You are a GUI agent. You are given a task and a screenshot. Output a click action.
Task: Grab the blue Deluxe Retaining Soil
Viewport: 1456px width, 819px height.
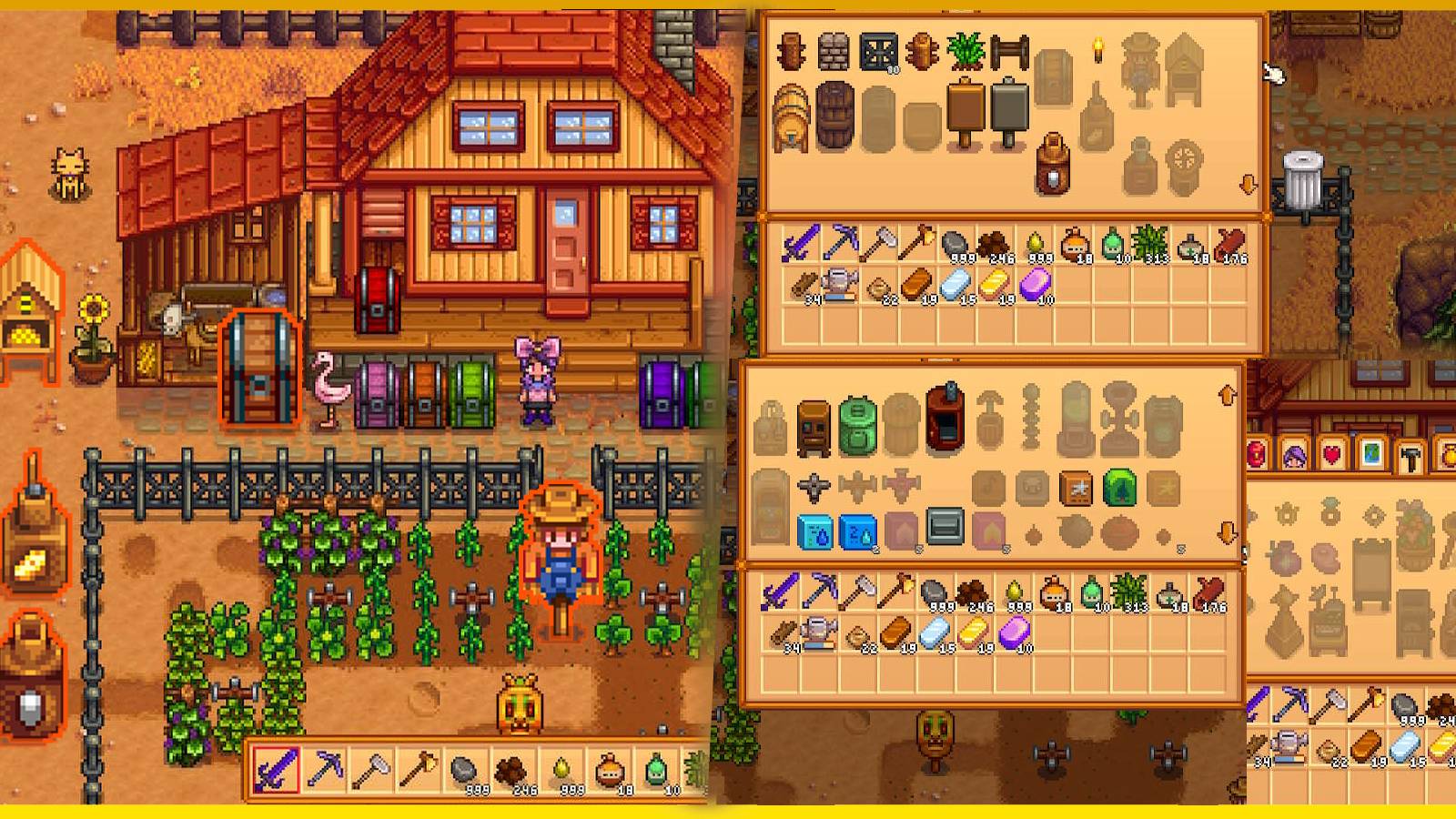pyautogui.click(x=859, y=531)
